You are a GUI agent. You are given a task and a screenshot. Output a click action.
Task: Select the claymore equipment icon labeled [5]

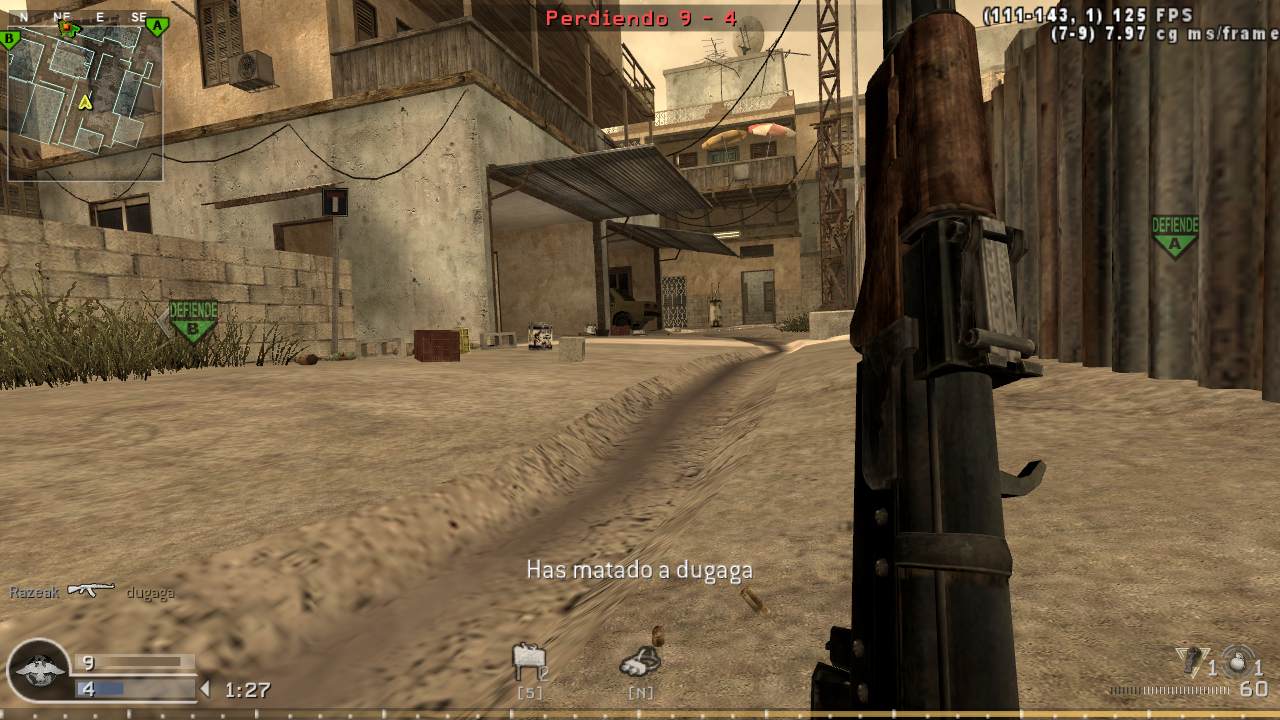530,660
